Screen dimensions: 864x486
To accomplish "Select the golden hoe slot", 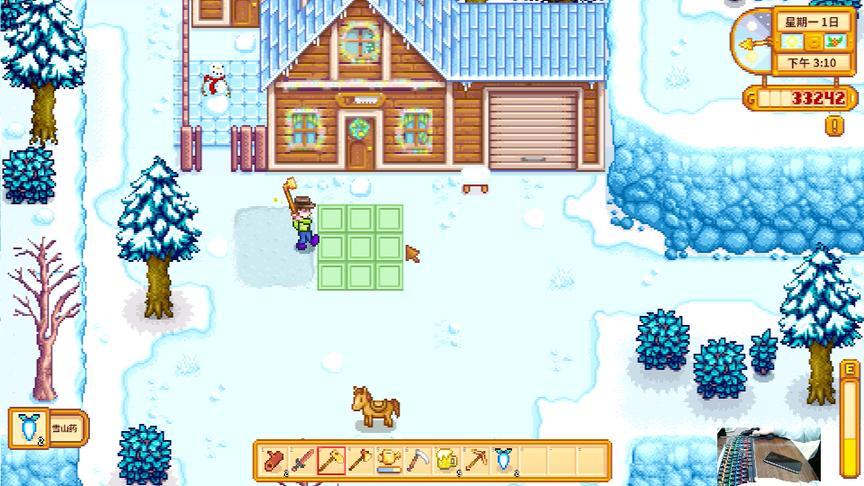I will [x=331, y=461].
